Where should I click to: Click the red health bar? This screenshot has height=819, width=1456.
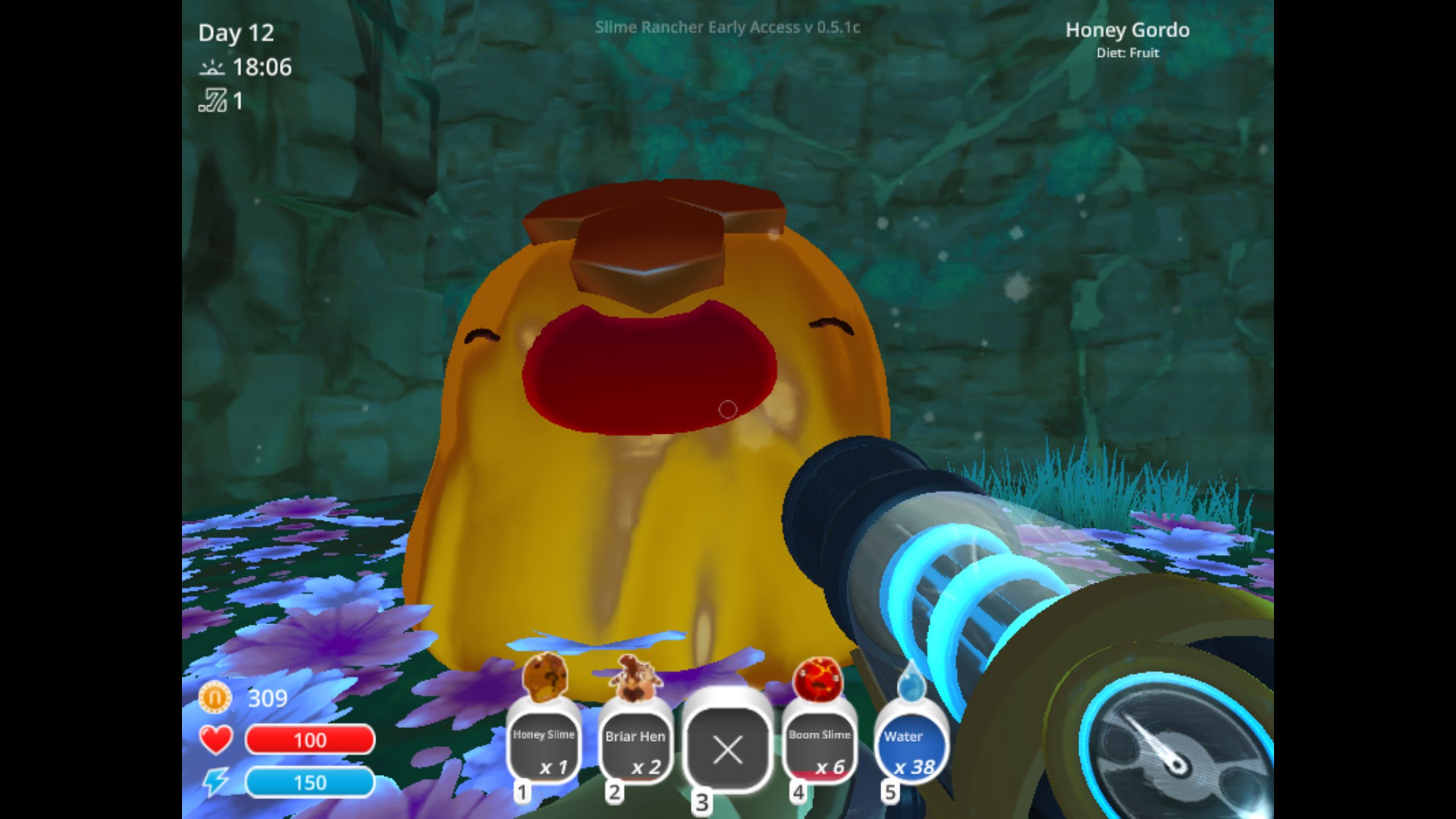tap(309, 740)
